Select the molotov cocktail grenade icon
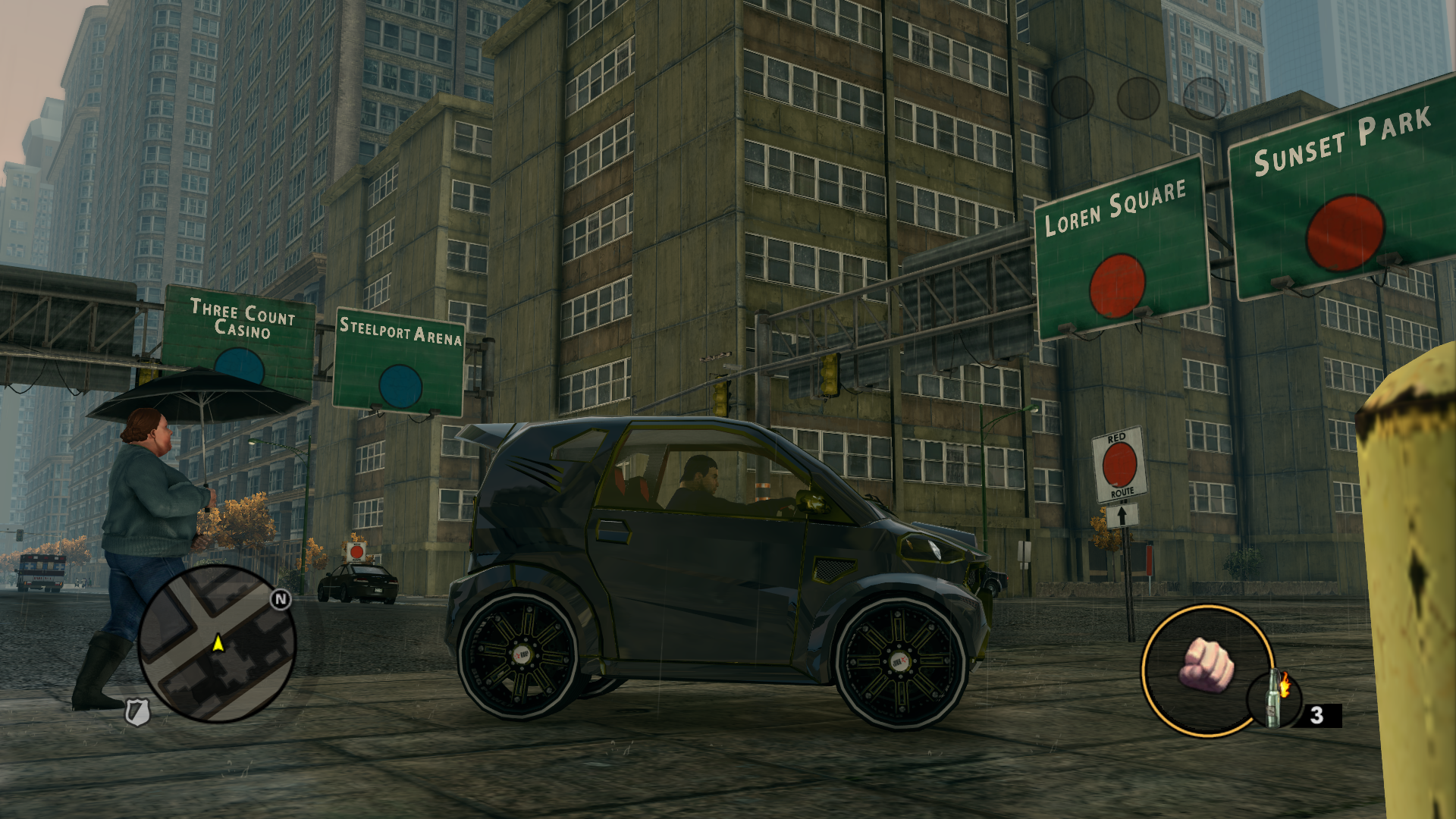1456x819 pixels. 1275,698
